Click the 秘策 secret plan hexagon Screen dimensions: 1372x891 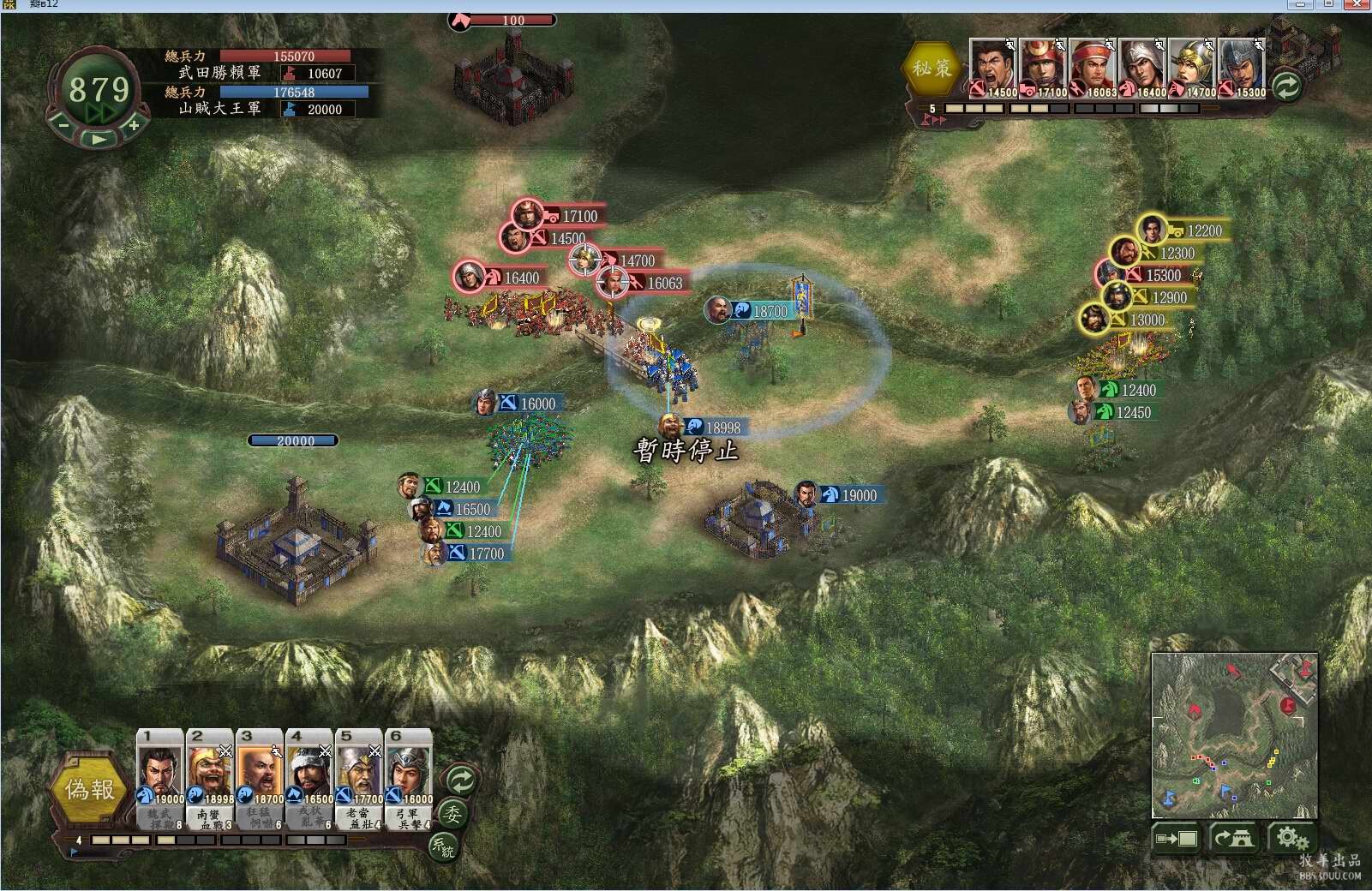(932, 68)
